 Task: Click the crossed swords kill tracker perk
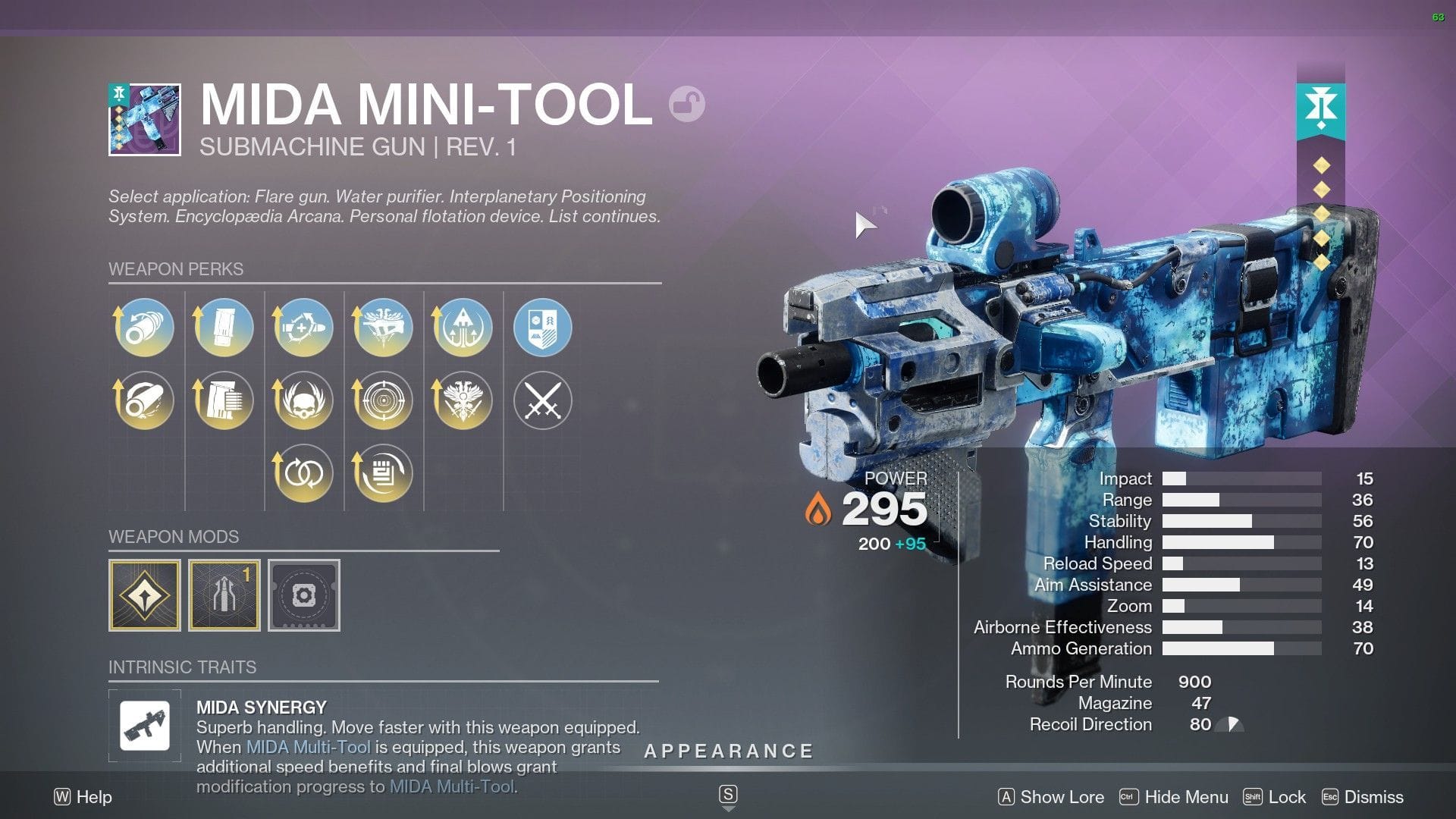click(x=541, y=400)
